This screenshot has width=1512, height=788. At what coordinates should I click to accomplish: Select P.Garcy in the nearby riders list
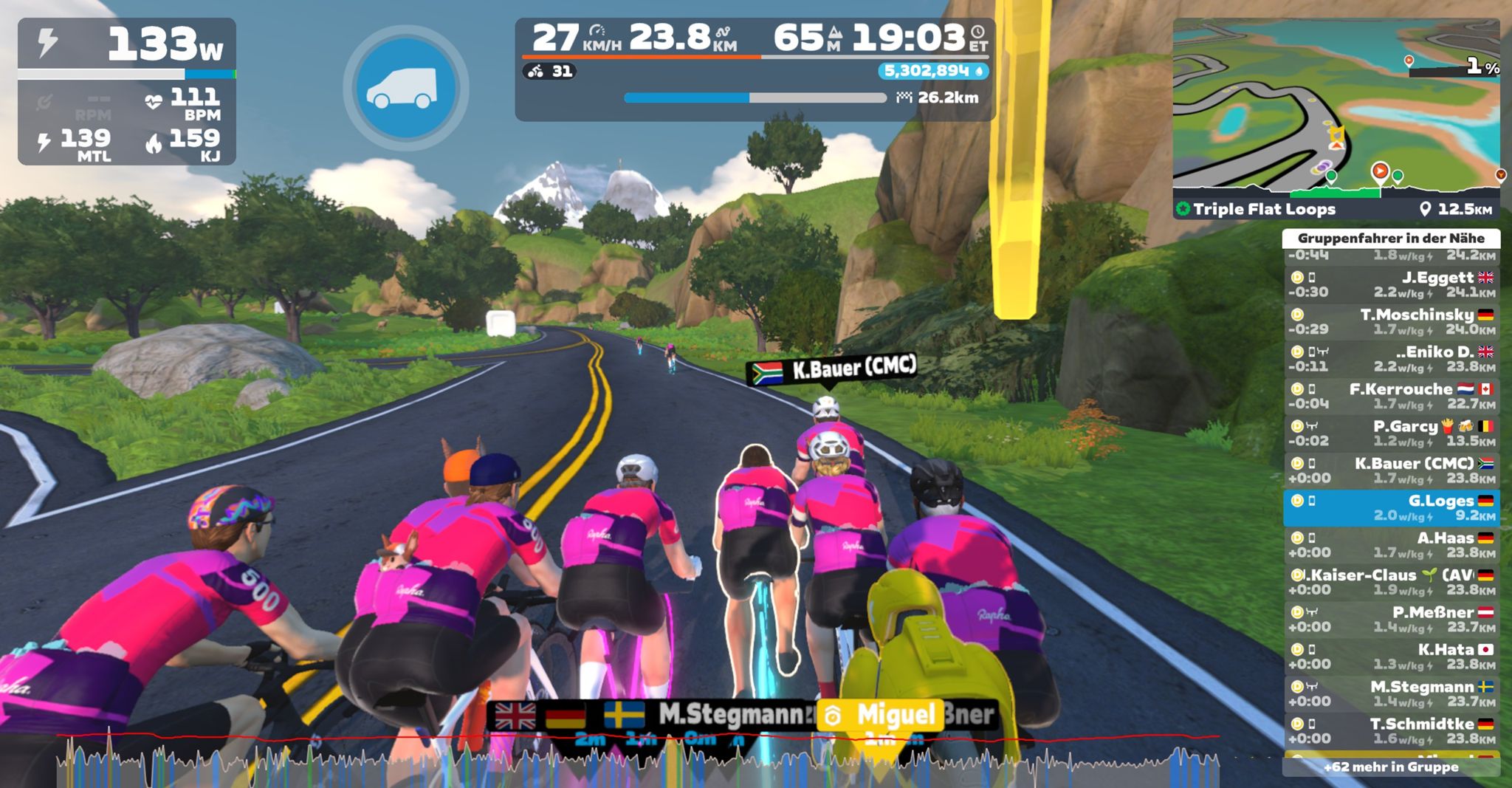(x=1392, y=433)
